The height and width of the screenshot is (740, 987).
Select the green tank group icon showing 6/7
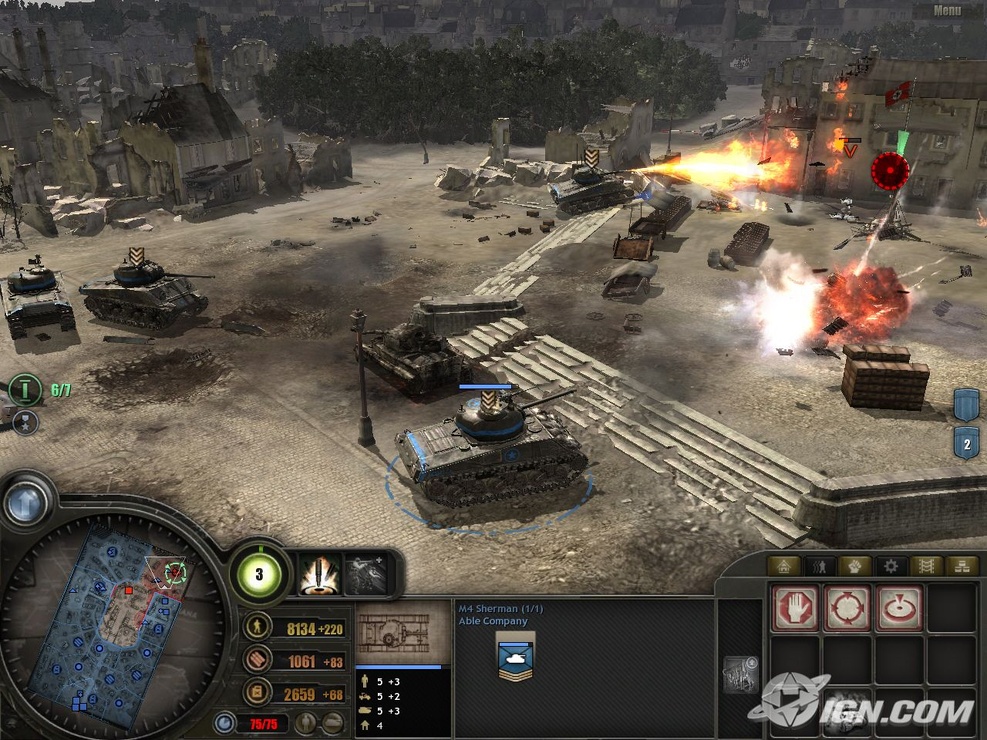(25, 389)
